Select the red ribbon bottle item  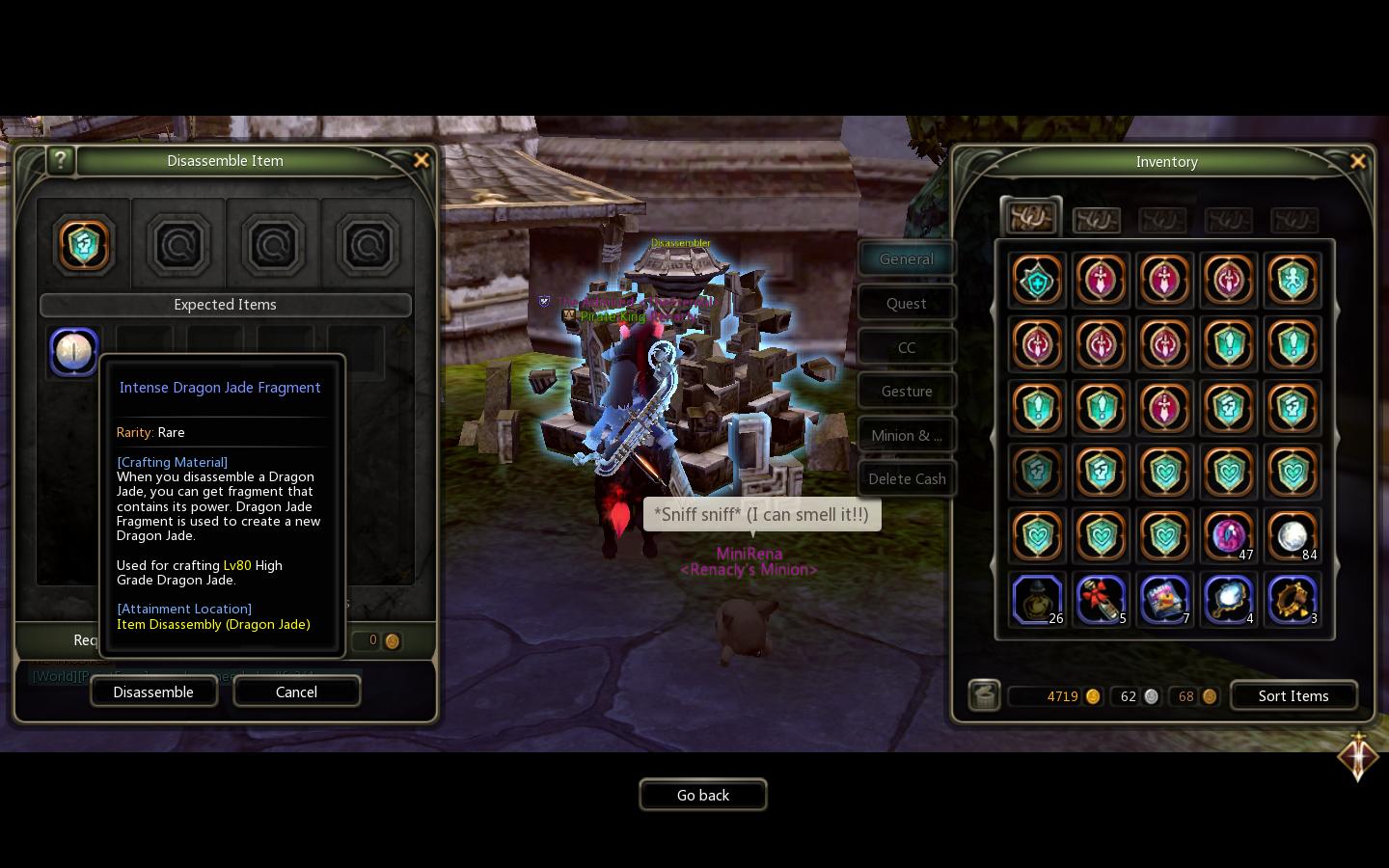pos(1101,600)
